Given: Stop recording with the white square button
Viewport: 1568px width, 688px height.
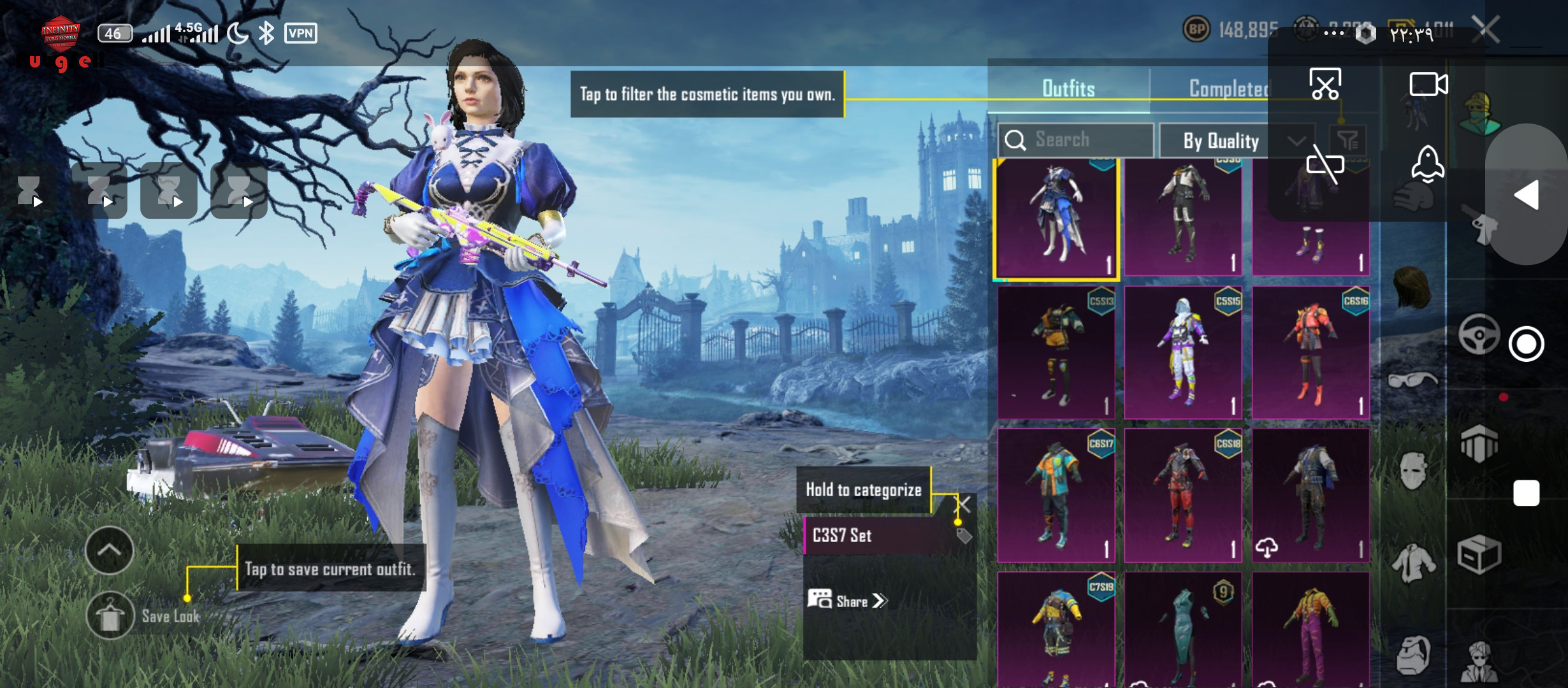Looking at the screenshot, I should coord(1526,493).
